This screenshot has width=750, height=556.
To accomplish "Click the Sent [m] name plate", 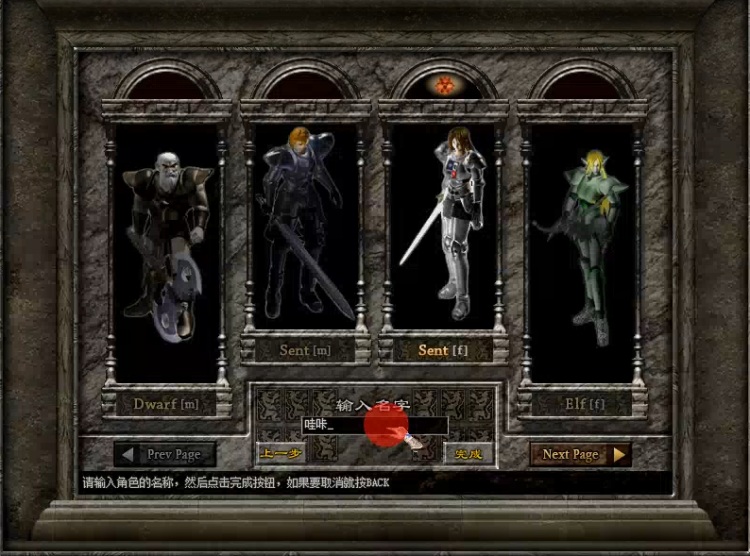I will tap(305, 350).
